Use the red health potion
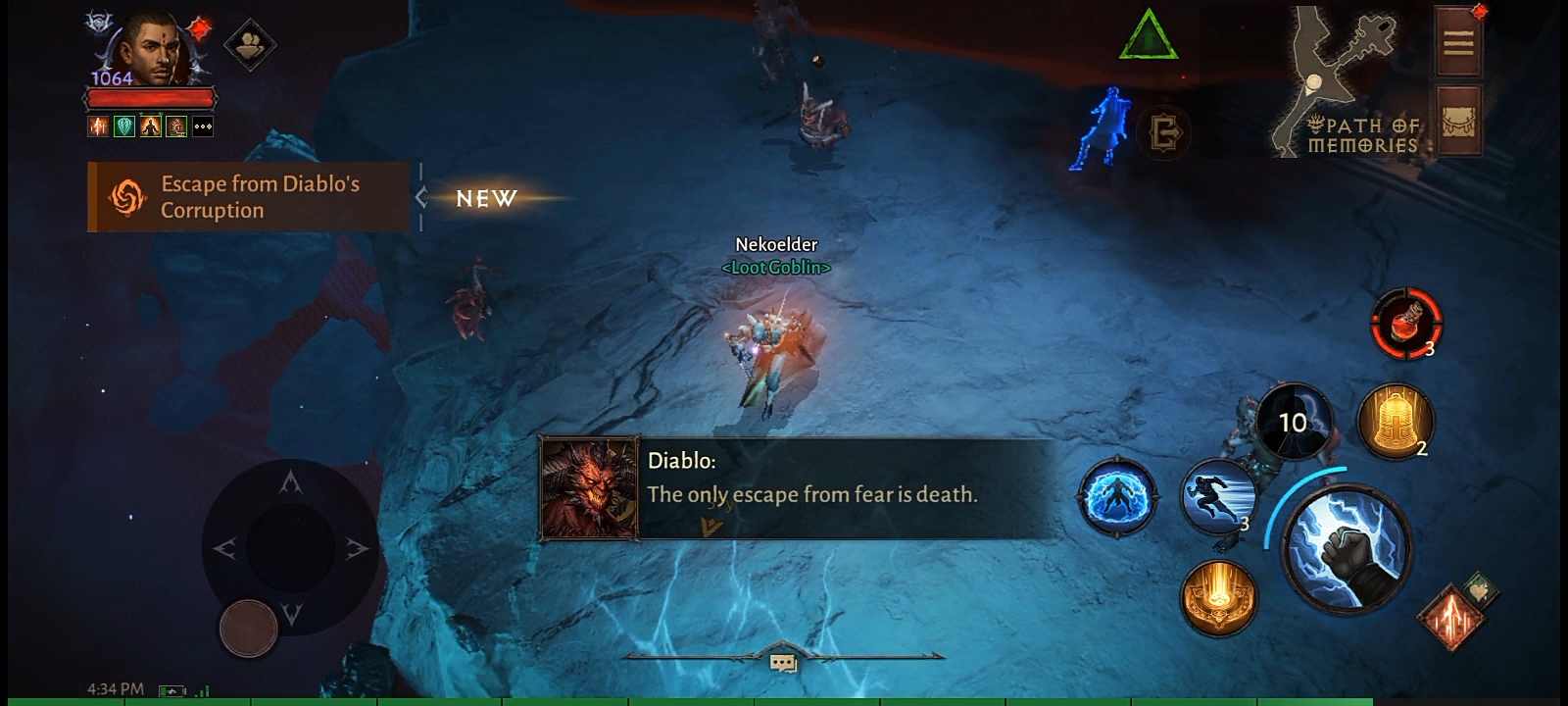 click(x=1405, y=324)
